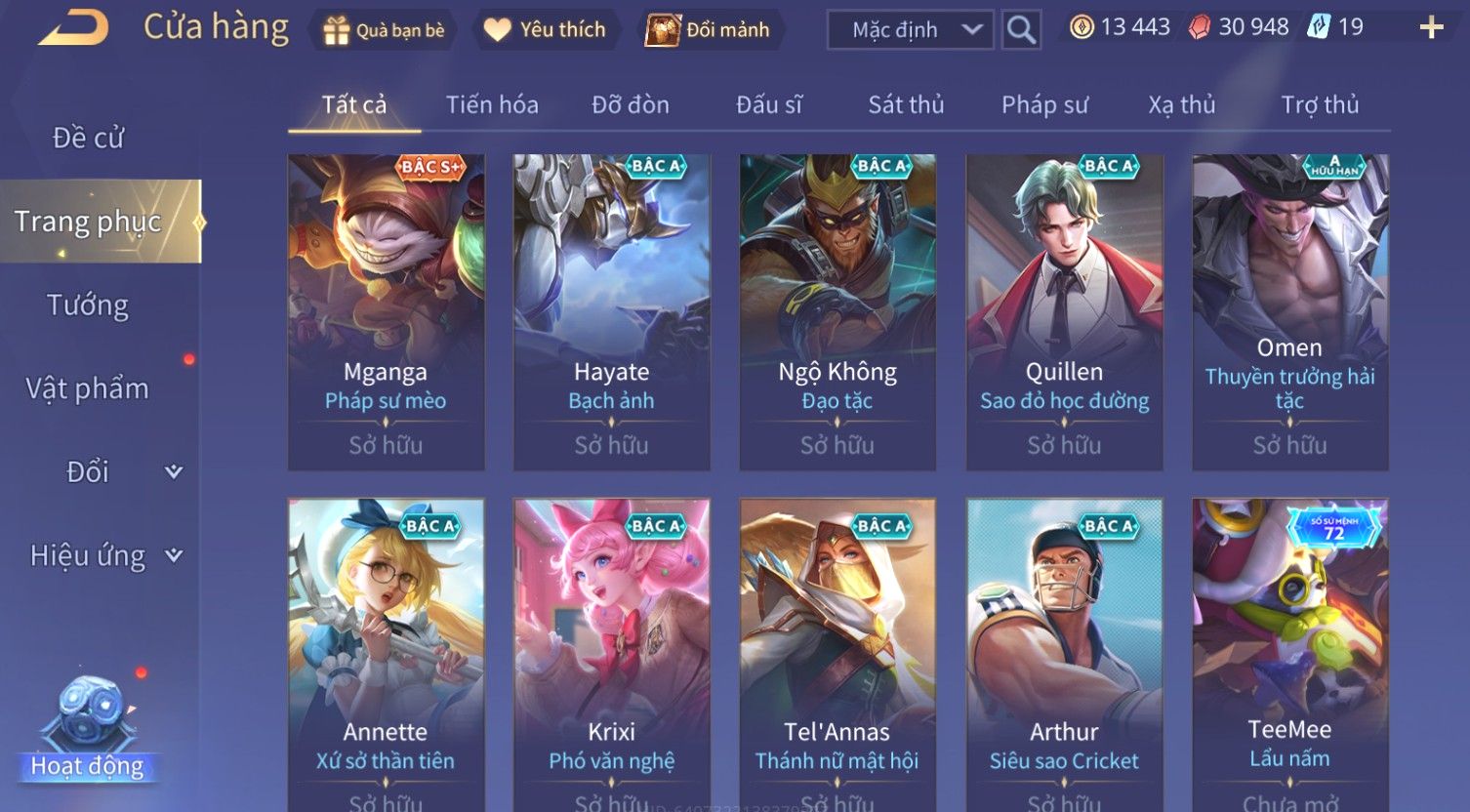
Task: Switch to the Tiến hóa tab
Action: pos(492,104)
